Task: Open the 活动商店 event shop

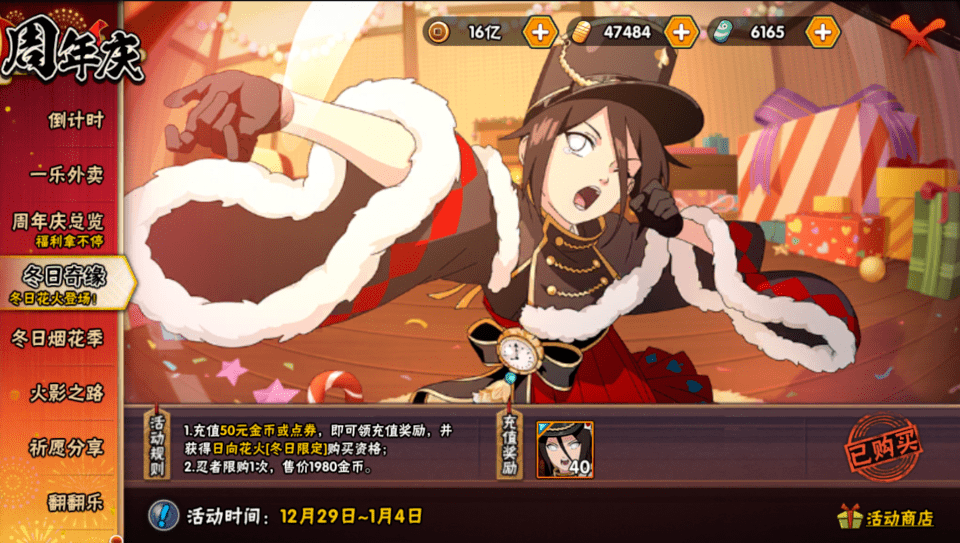Action: 886,517
